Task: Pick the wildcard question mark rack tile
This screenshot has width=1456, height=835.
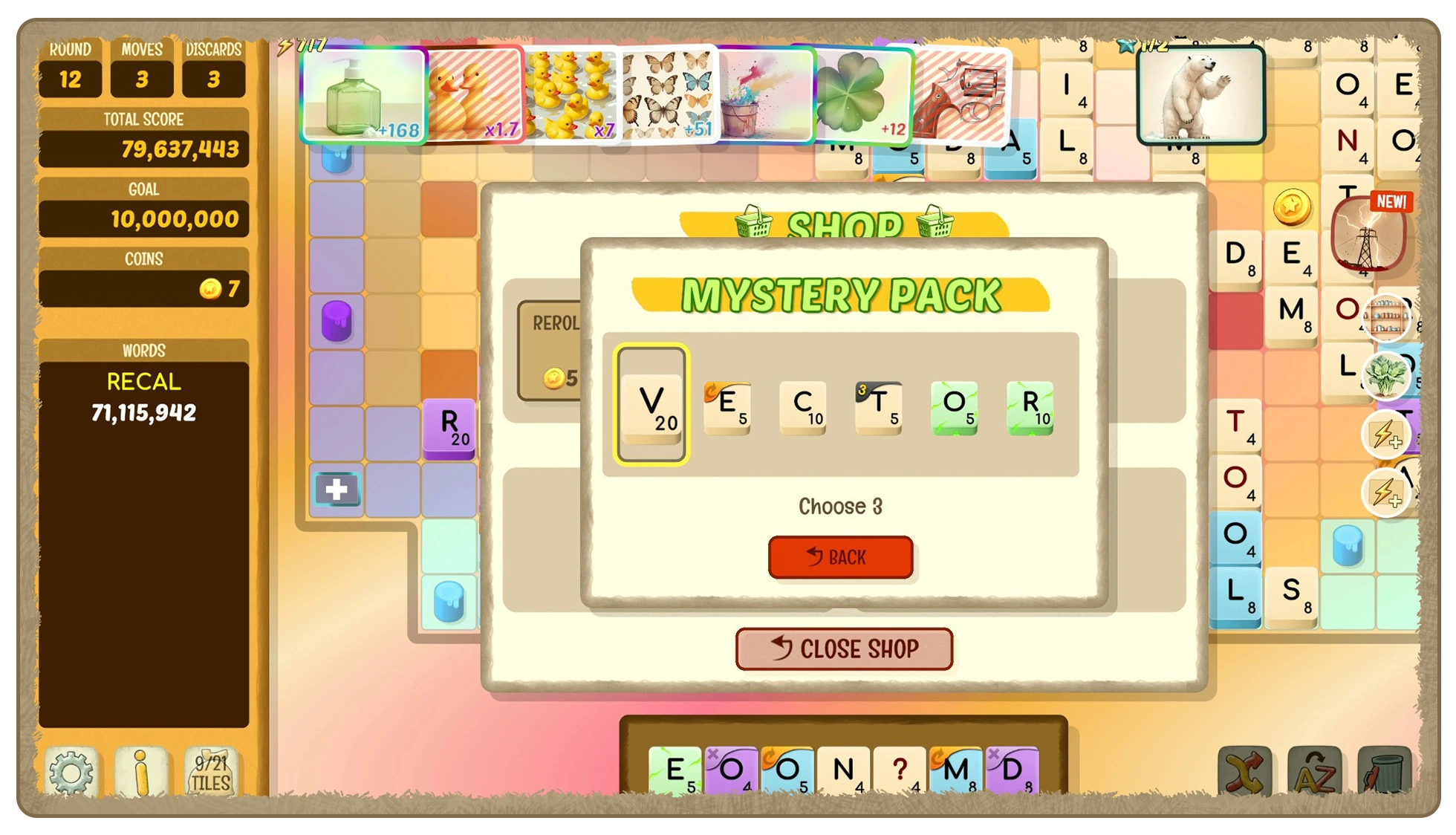Action: pyautogui.click(x=900, y=770)
